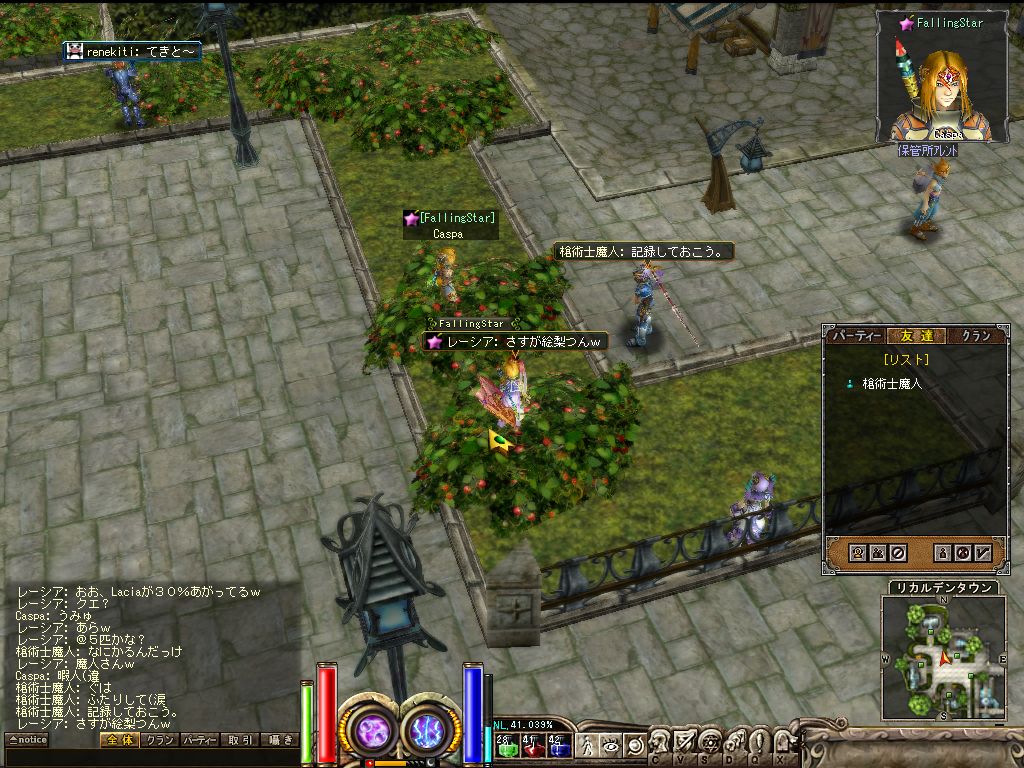
Task: Open the クラン tab in social panel
Action: click(974, 336)
